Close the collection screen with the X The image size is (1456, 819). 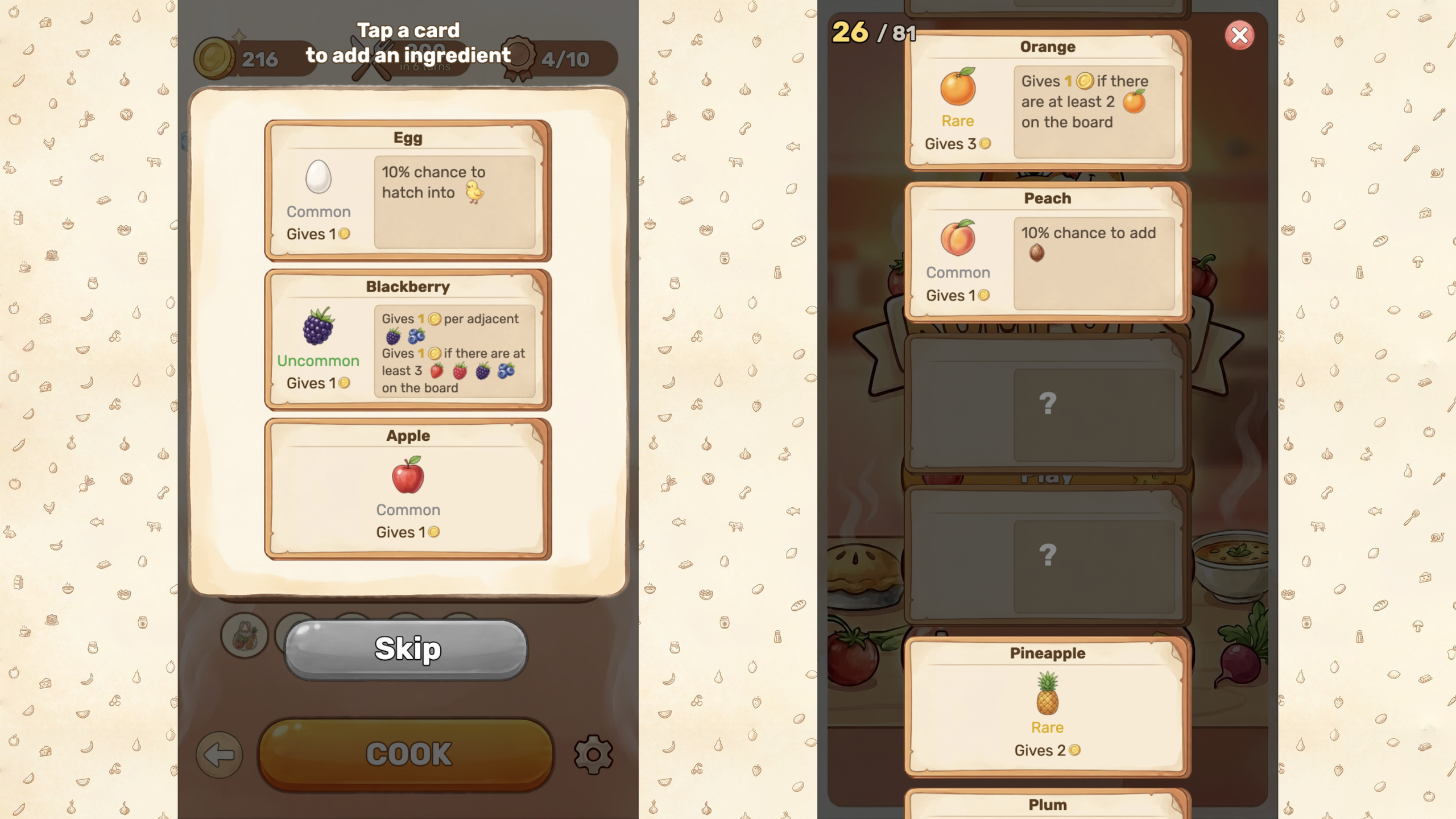click(x=1239, y=35)
